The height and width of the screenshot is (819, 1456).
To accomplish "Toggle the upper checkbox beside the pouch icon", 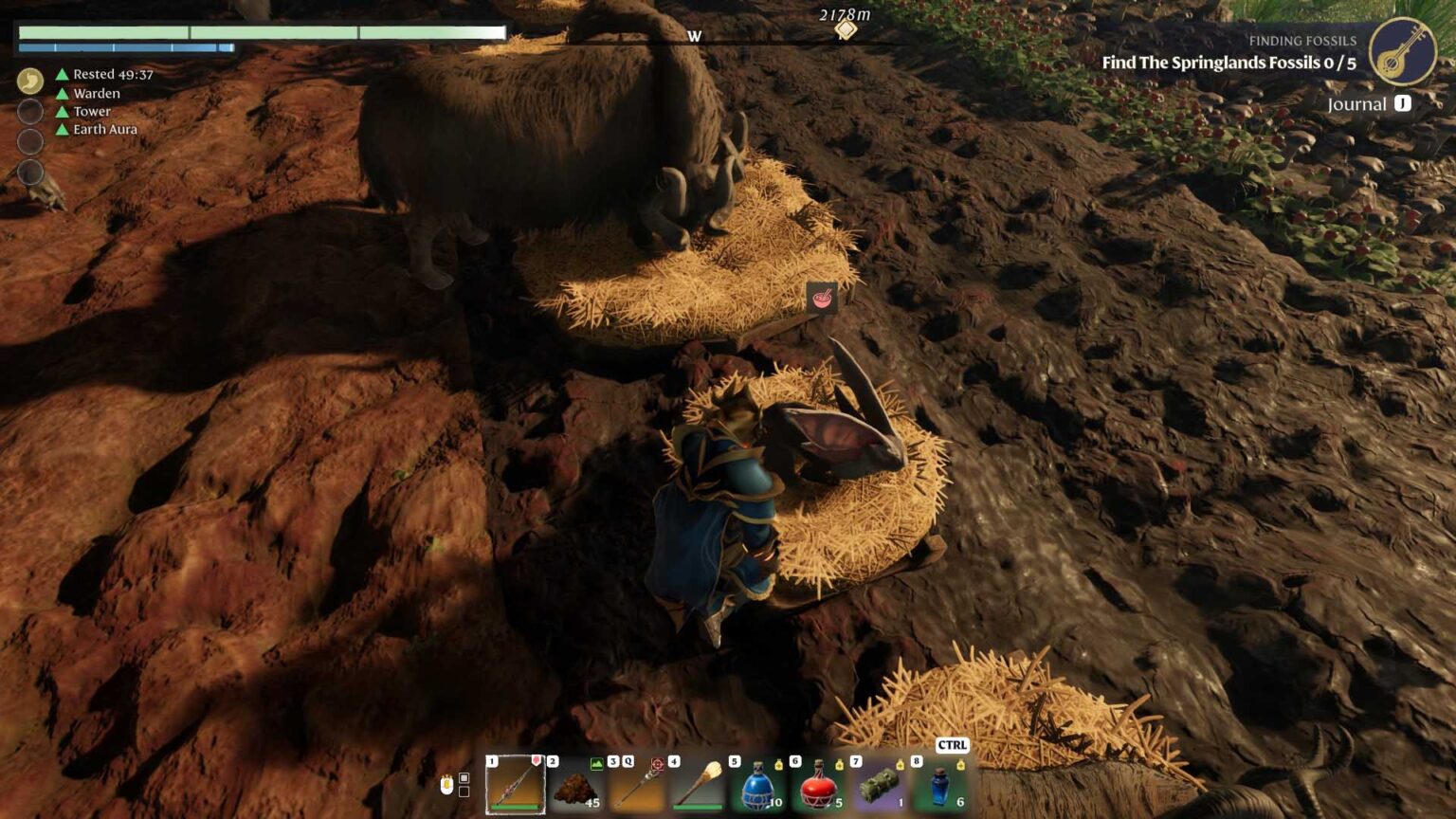I will 464,778.
